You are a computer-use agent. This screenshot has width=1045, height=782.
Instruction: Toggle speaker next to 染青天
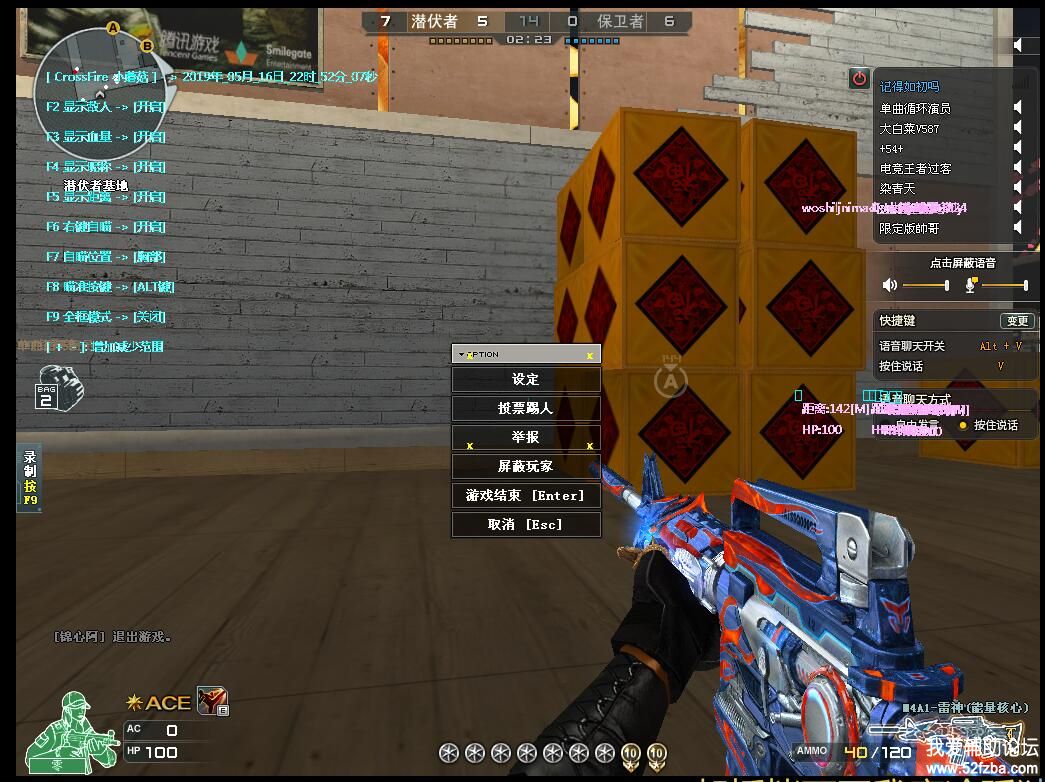pos(1018,188)
